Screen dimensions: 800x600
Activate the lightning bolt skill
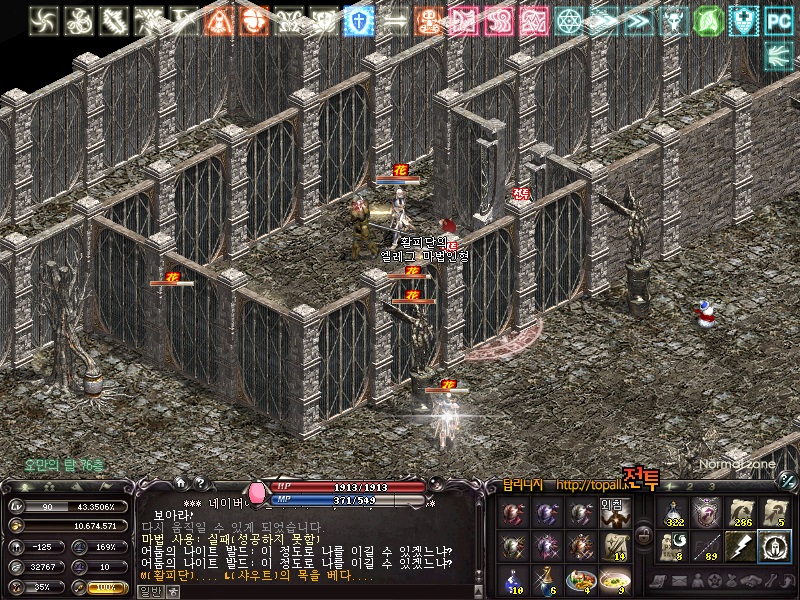(741, 545)
